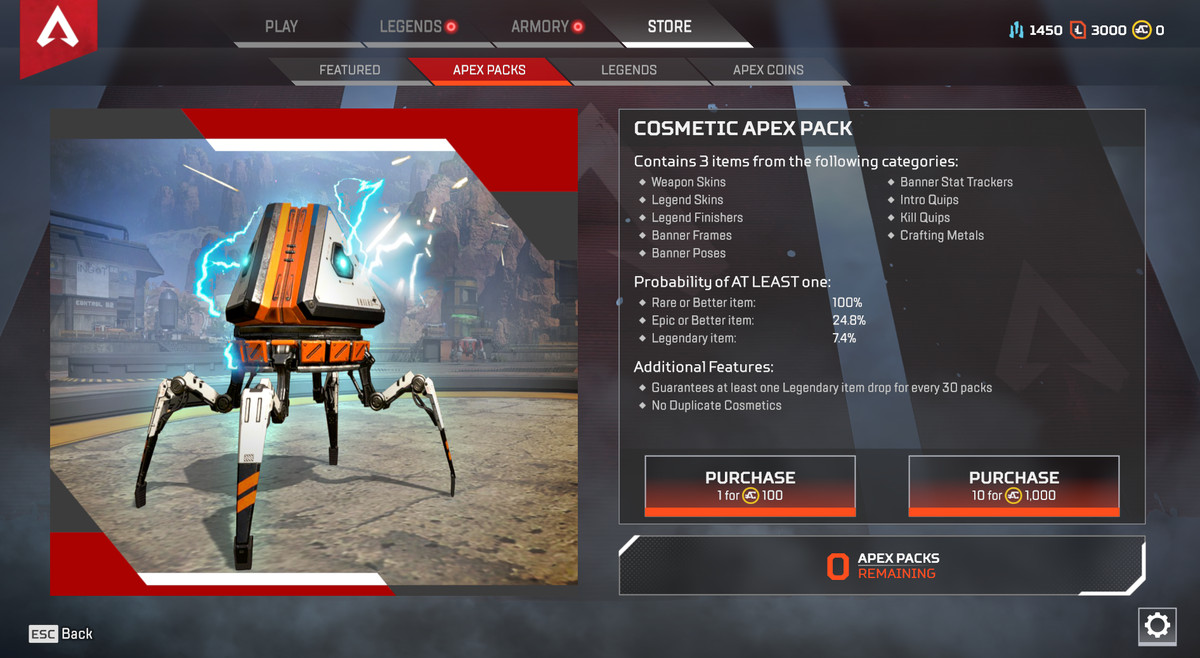Buy 10 Apex Packs for 1,000 coins
Viewport: 1200px width, 658px height.
pos(1013,486)
